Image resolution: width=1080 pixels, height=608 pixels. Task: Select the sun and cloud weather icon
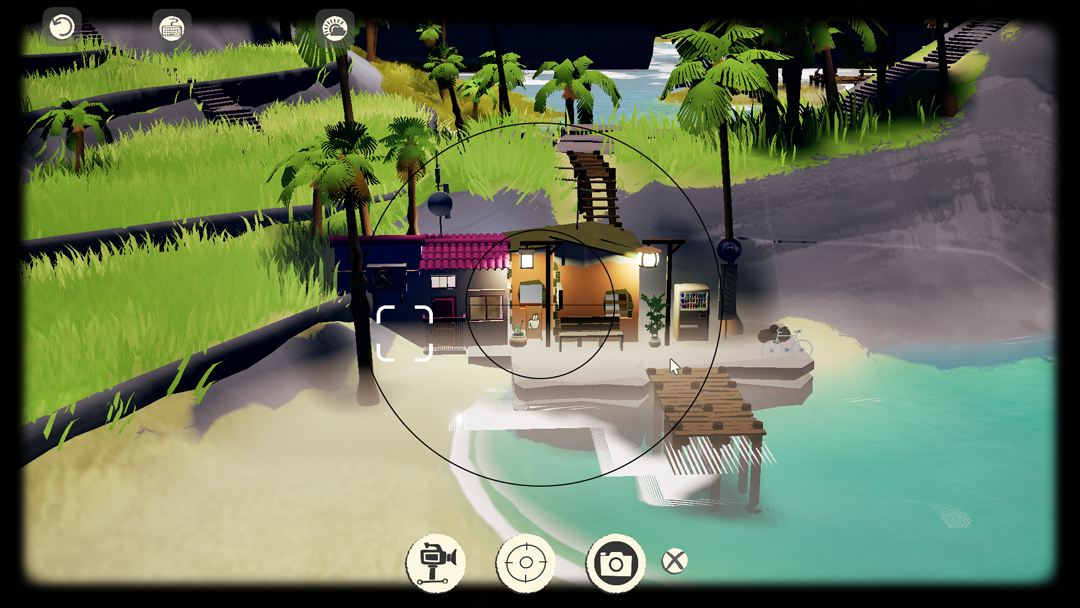pos(335,29)
